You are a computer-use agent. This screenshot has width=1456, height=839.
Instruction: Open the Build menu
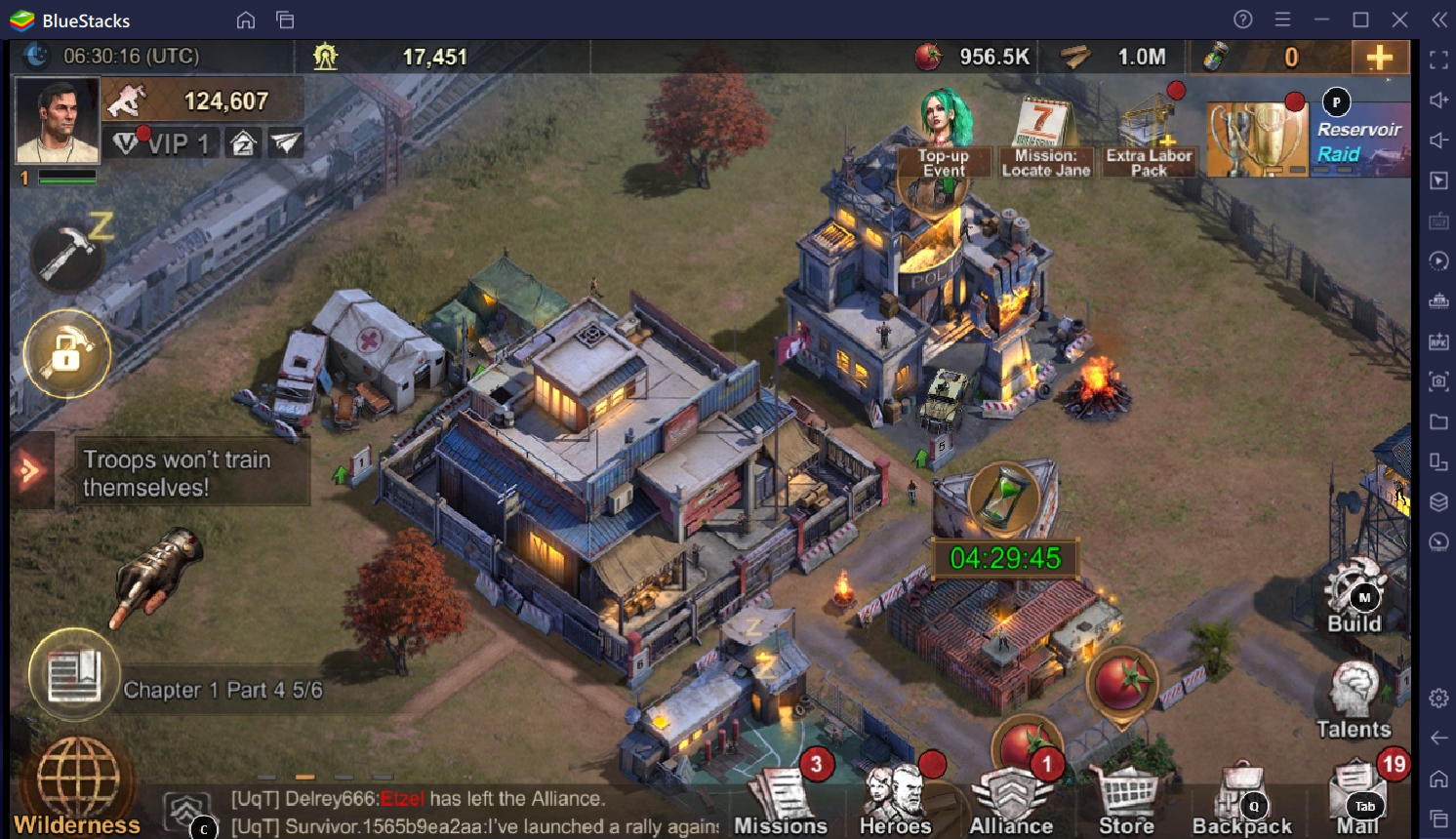pos(1355,597)
